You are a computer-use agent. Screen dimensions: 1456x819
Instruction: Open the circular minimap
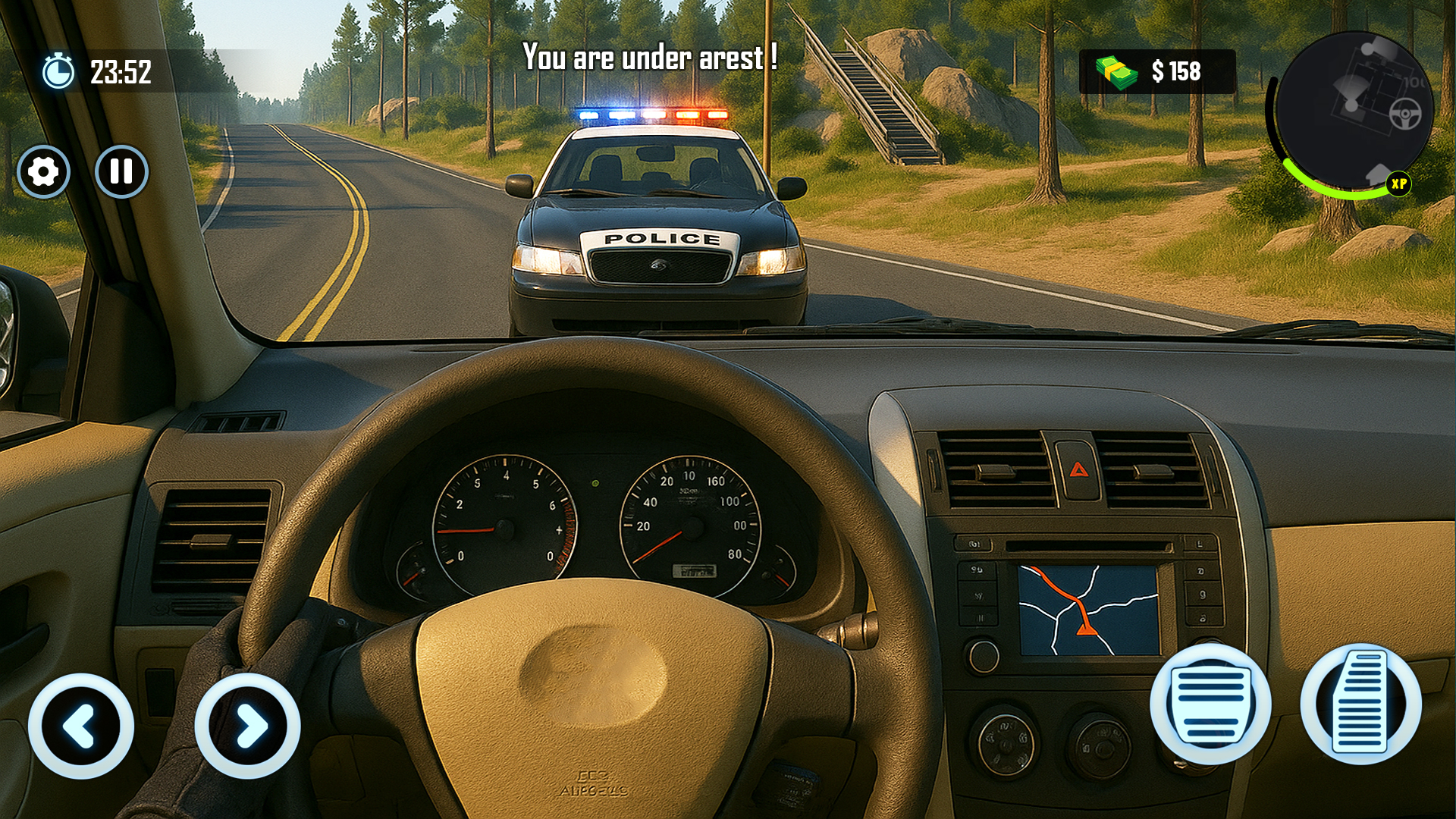pos(1352,112)
